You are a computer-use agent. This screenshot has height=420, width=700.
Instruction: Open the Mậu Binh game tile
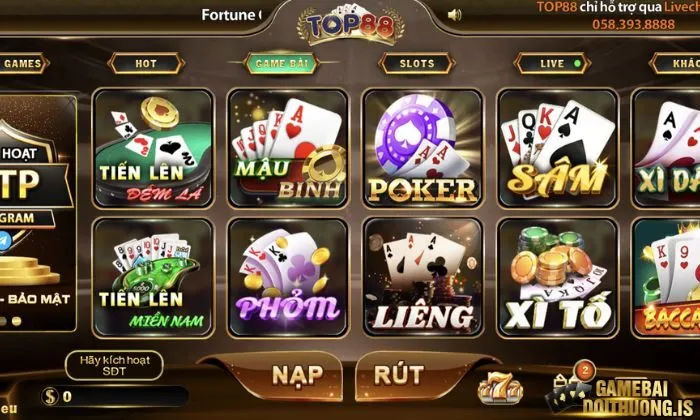[289, 147]
